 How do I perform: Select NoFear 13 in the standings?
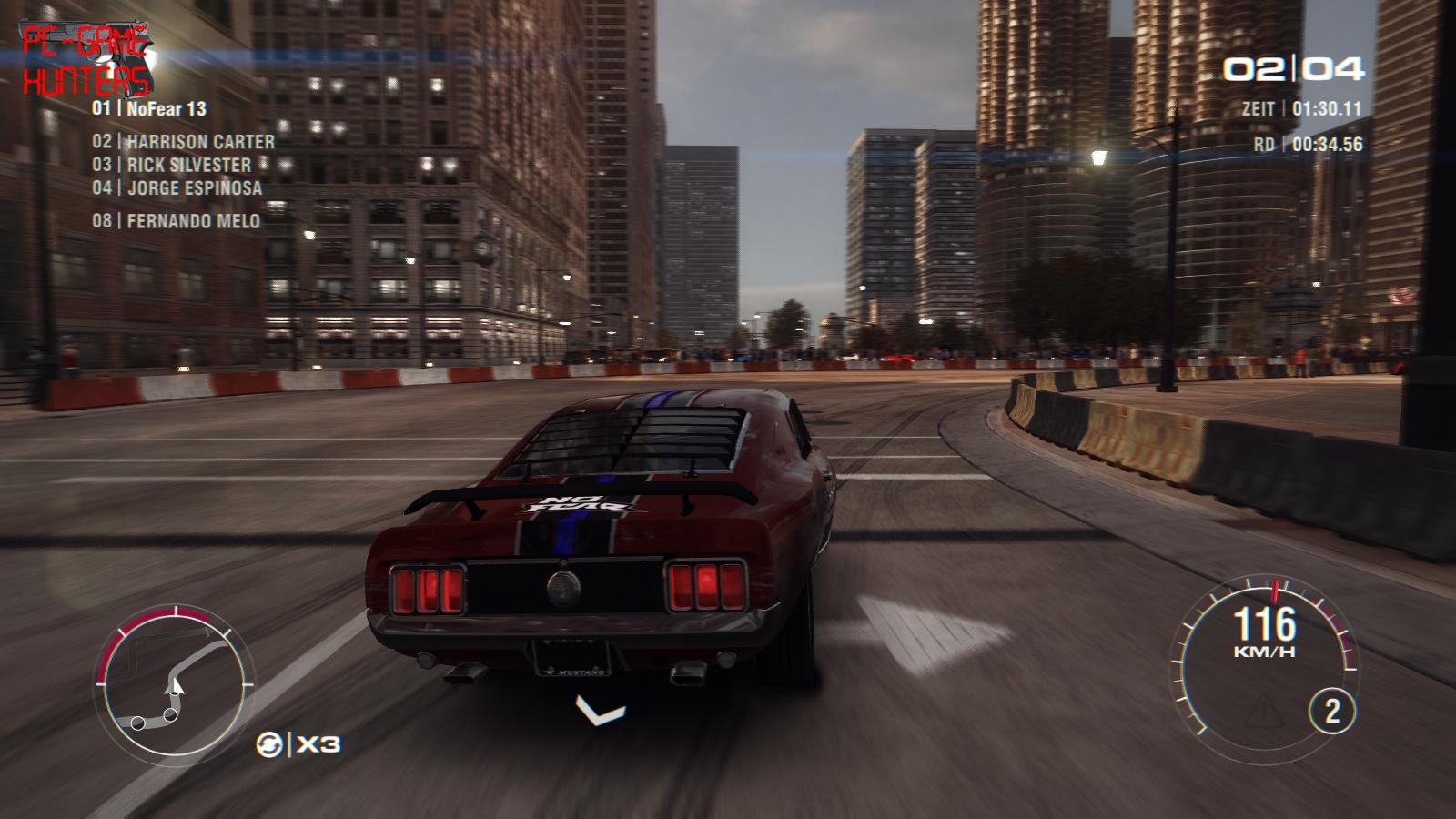149,109
